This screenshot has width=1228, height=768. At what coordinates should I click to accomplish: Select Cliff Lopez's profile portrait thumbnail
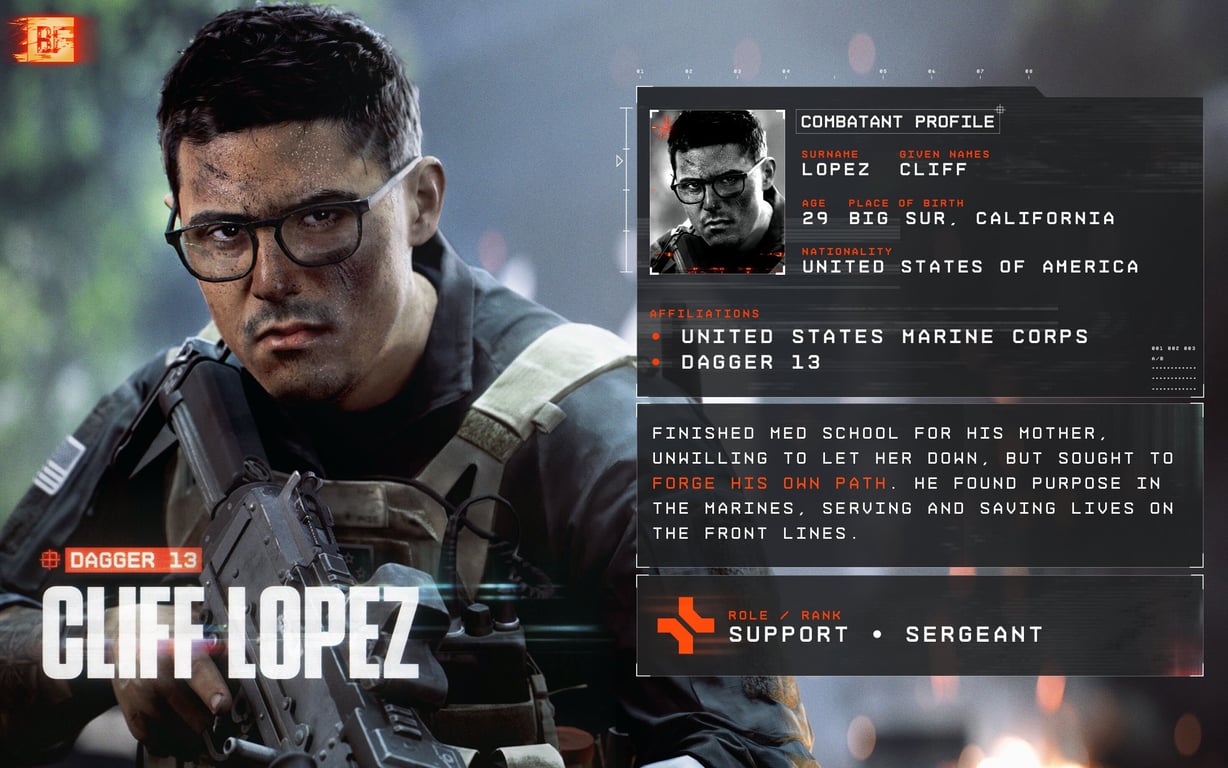pyautogui.click(x=717, y=192)
